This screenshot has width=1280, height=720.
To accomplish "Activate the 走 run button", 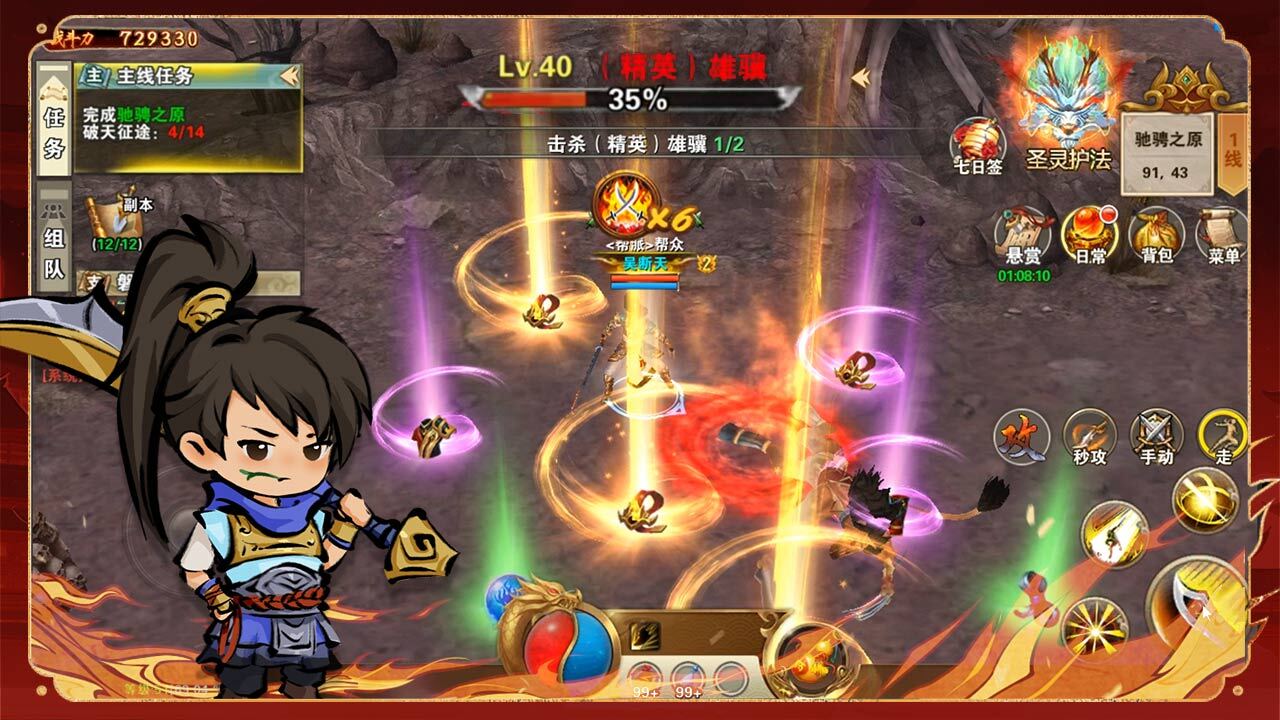I will pyautogui.click(x=1222, y=437).
